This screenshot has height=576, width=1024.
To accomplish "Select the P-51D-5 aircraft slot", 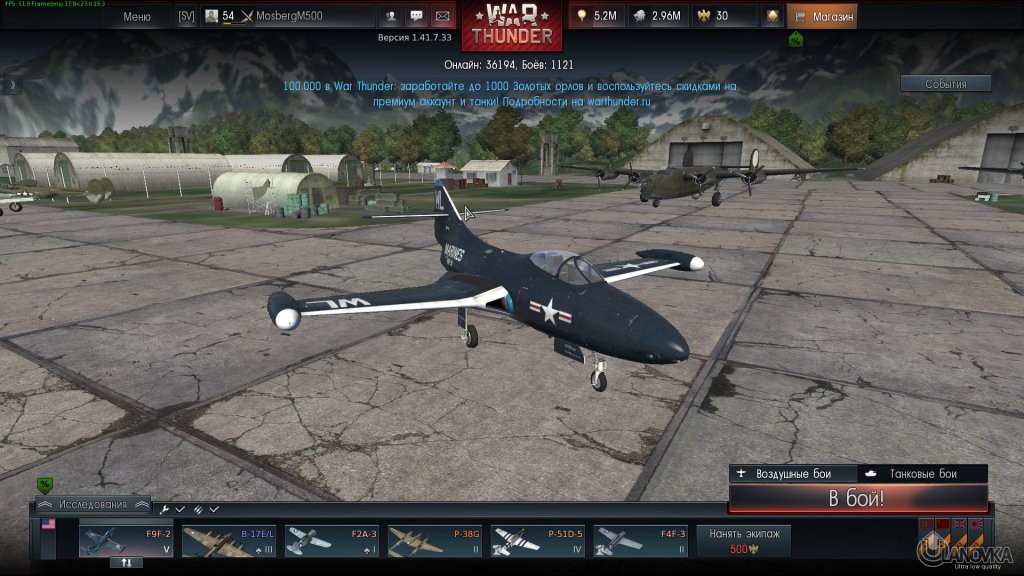I will click(538, 540).
